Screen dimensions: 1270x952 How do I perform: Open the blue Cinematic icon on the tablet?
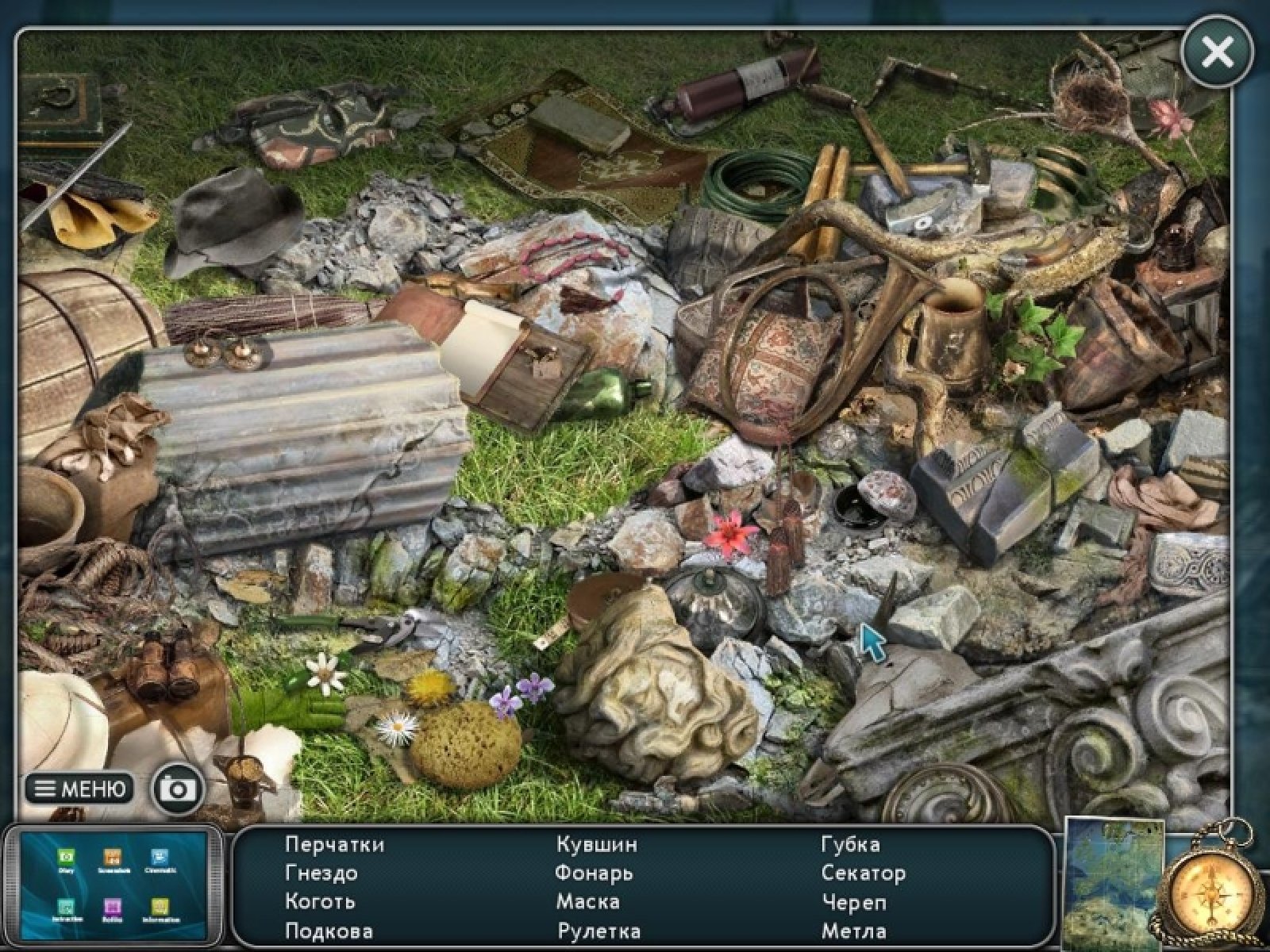159,857
